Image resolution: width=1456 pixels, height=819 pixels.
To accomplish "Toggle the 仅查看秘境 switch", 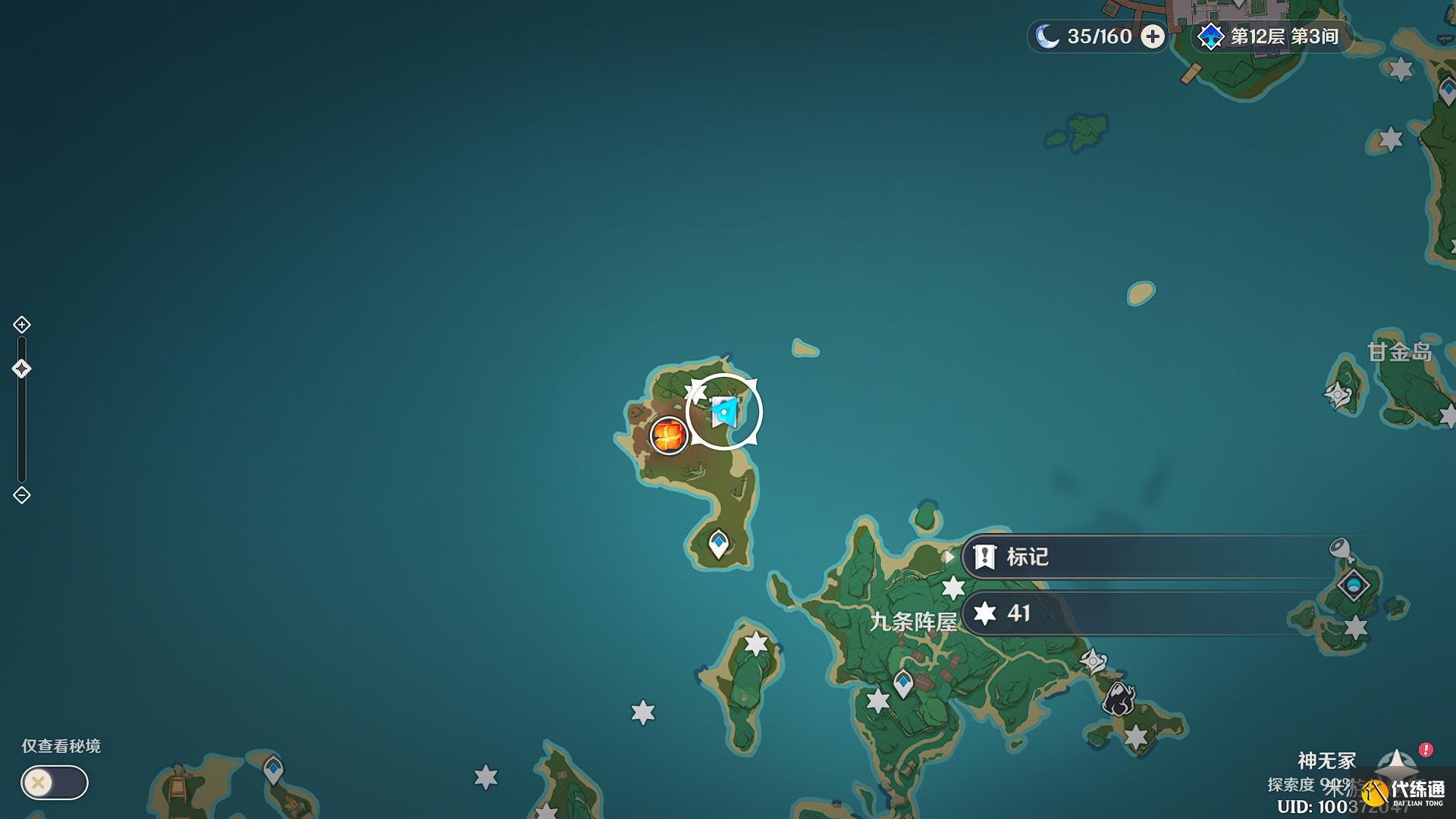I will coord(54,783).
